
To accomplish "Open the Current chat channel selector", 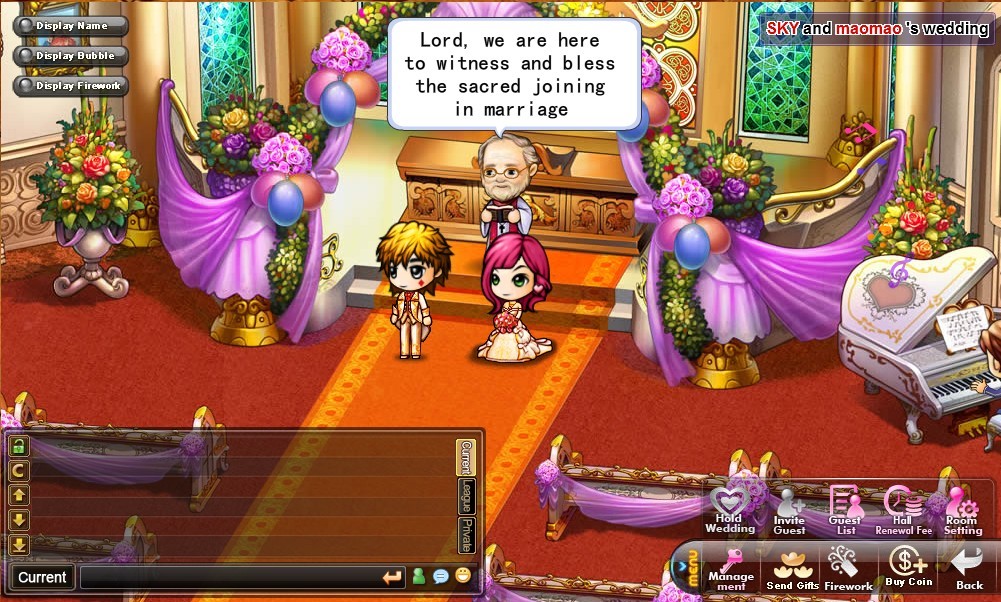I will point(42,577).
